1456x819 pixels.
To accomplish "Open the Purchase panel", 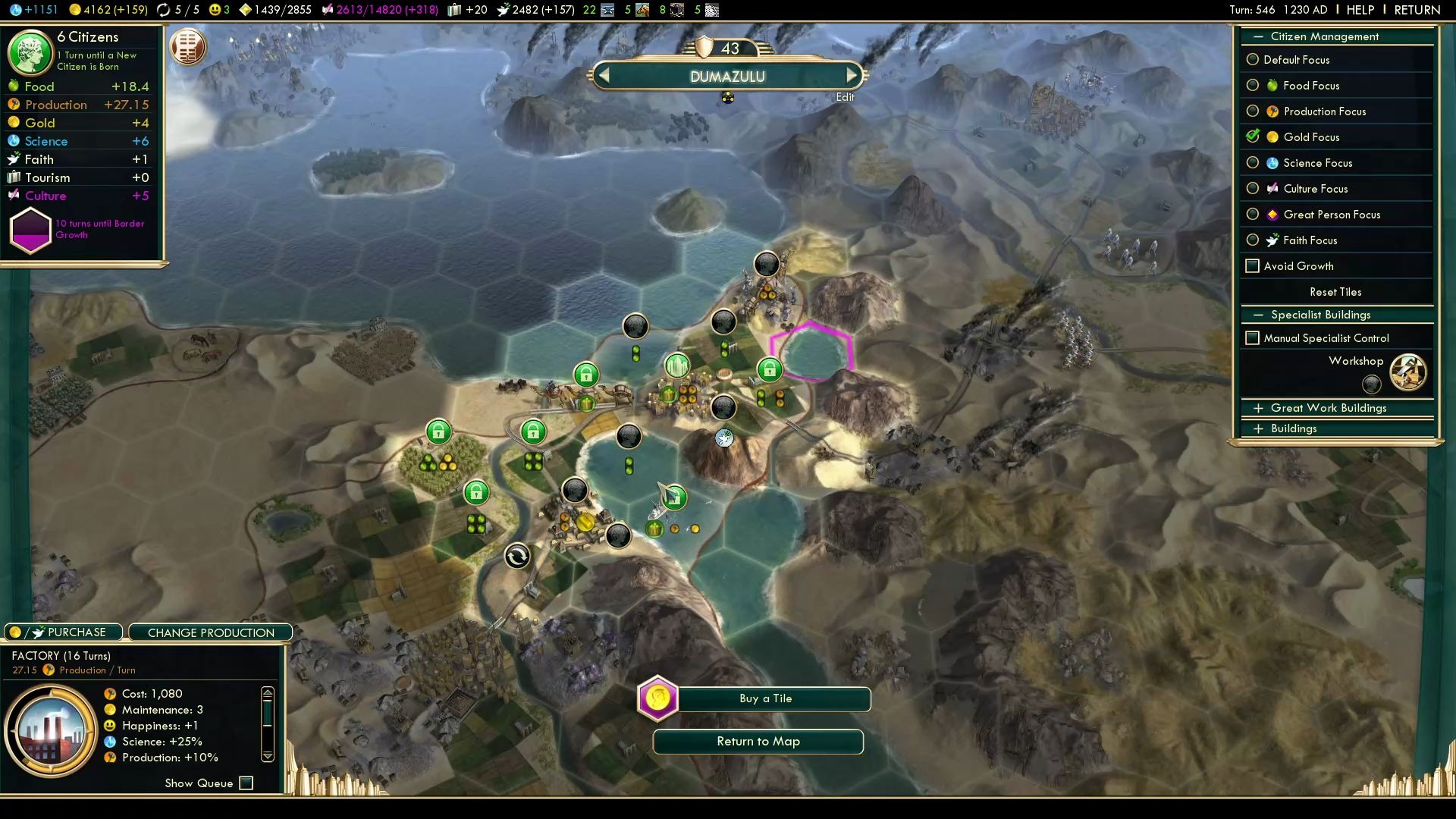I will click(x=64, y=632).
